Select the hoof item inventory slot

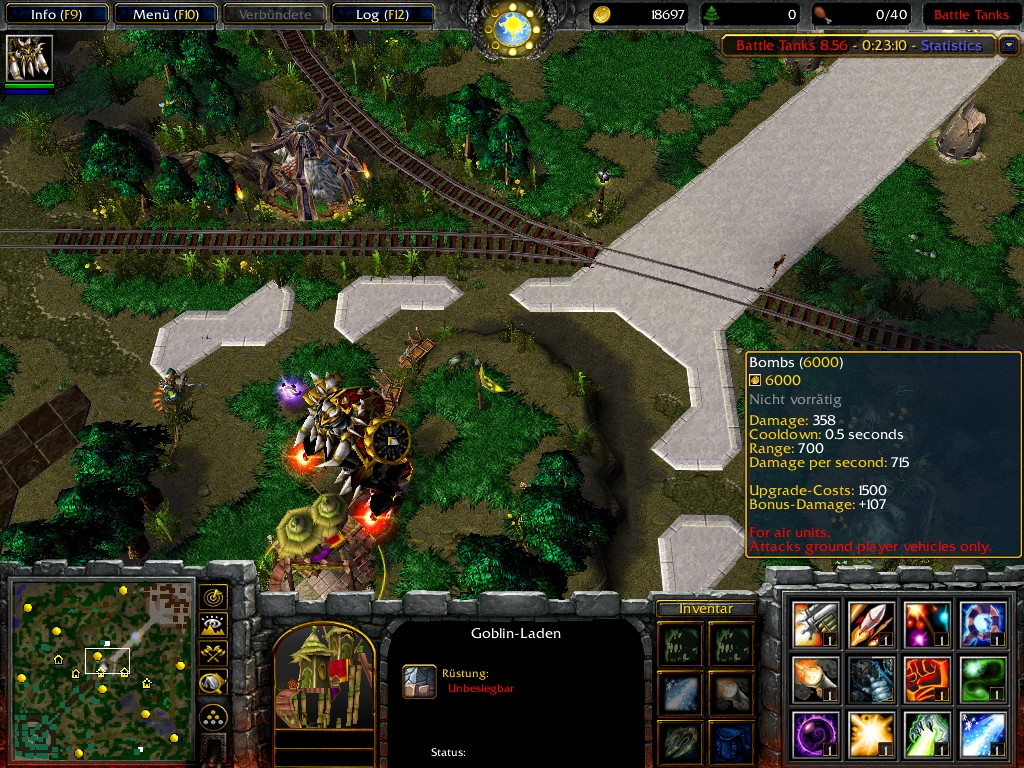click(732, 693)
